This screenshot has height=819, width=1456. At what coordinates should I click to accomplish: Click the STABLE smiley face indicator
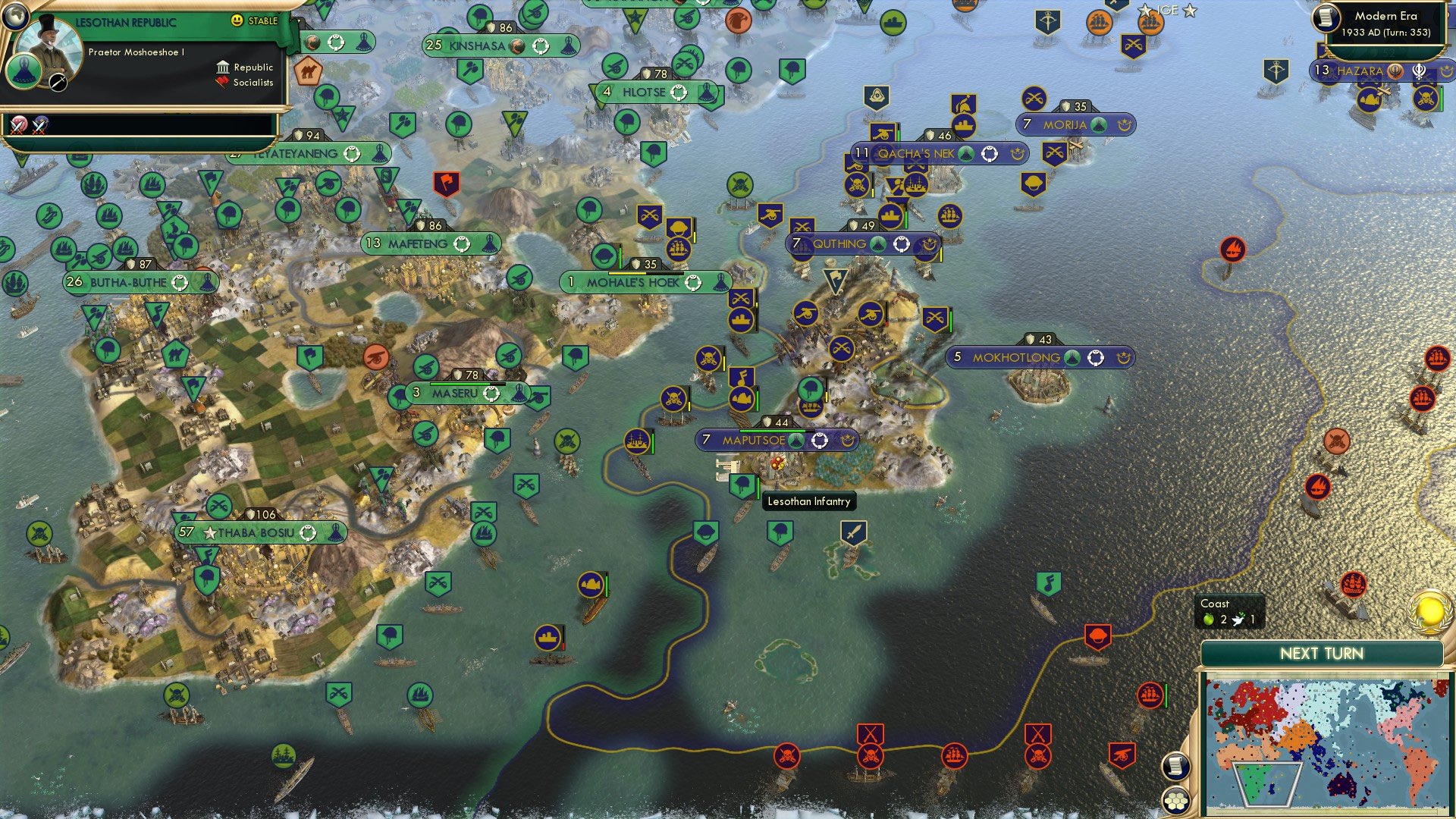click(x=237, y=20)
